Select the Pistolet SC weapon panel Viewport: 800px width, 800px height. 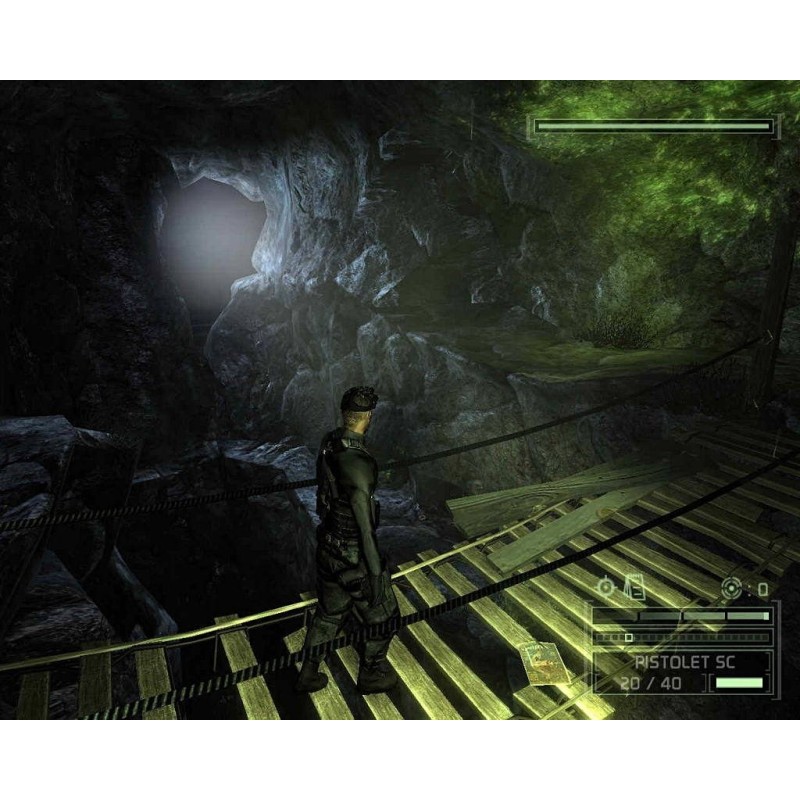(x=681, y=670)
